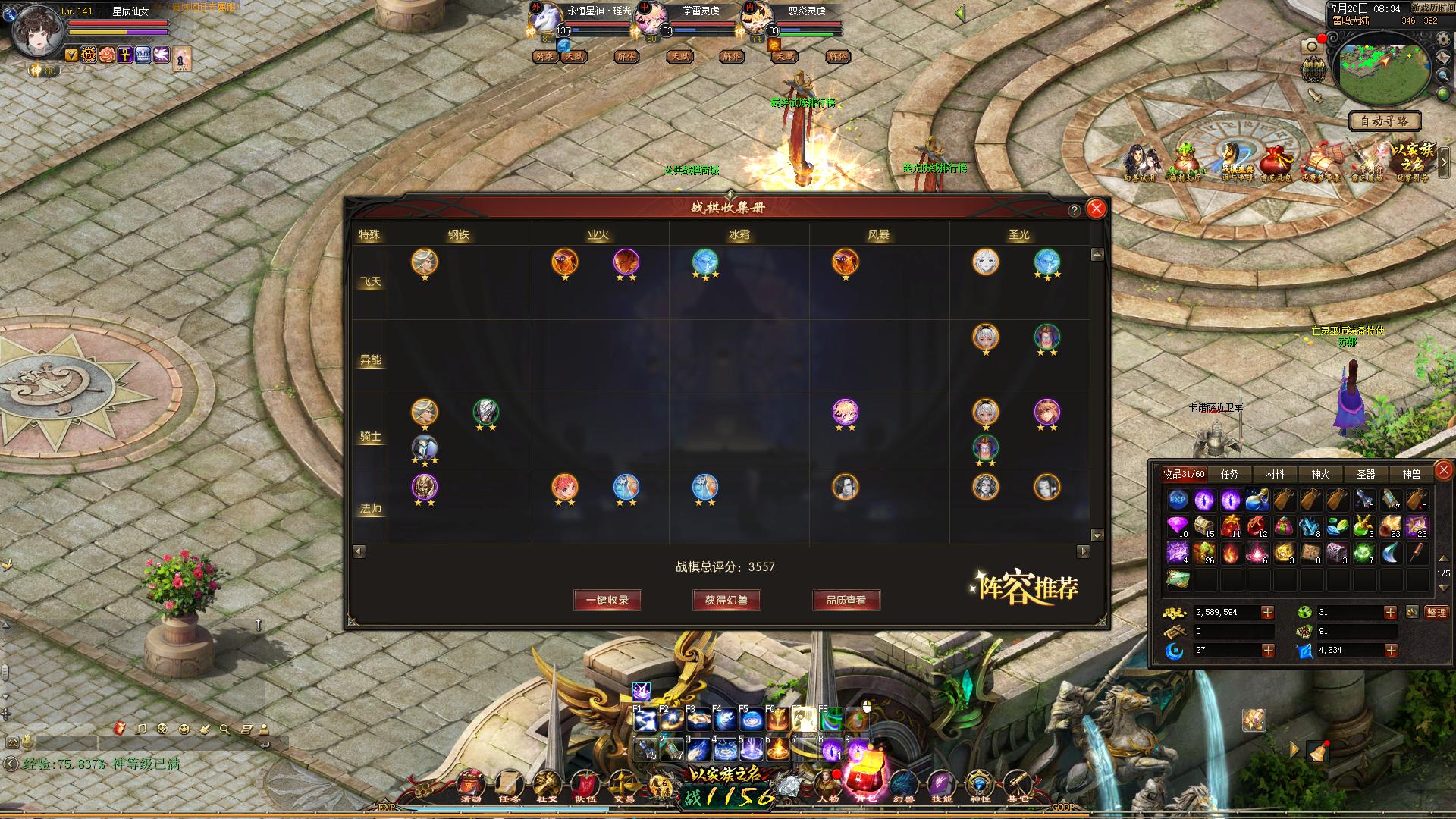Close the inventory bag panel

(x=1444, y=470)
